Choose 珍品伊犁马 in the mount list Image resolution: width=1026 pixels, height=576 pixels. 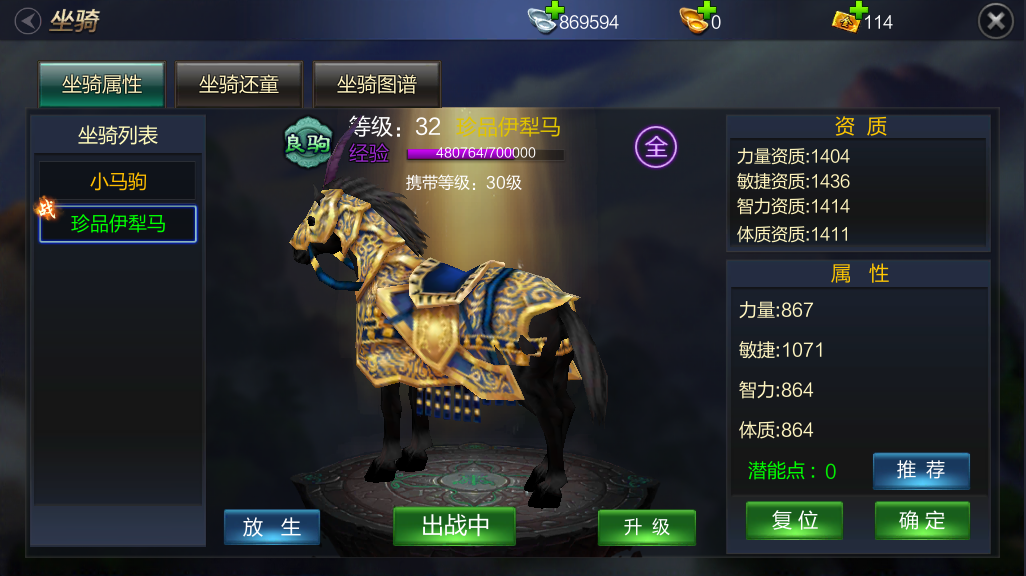[x=118, y=224]
